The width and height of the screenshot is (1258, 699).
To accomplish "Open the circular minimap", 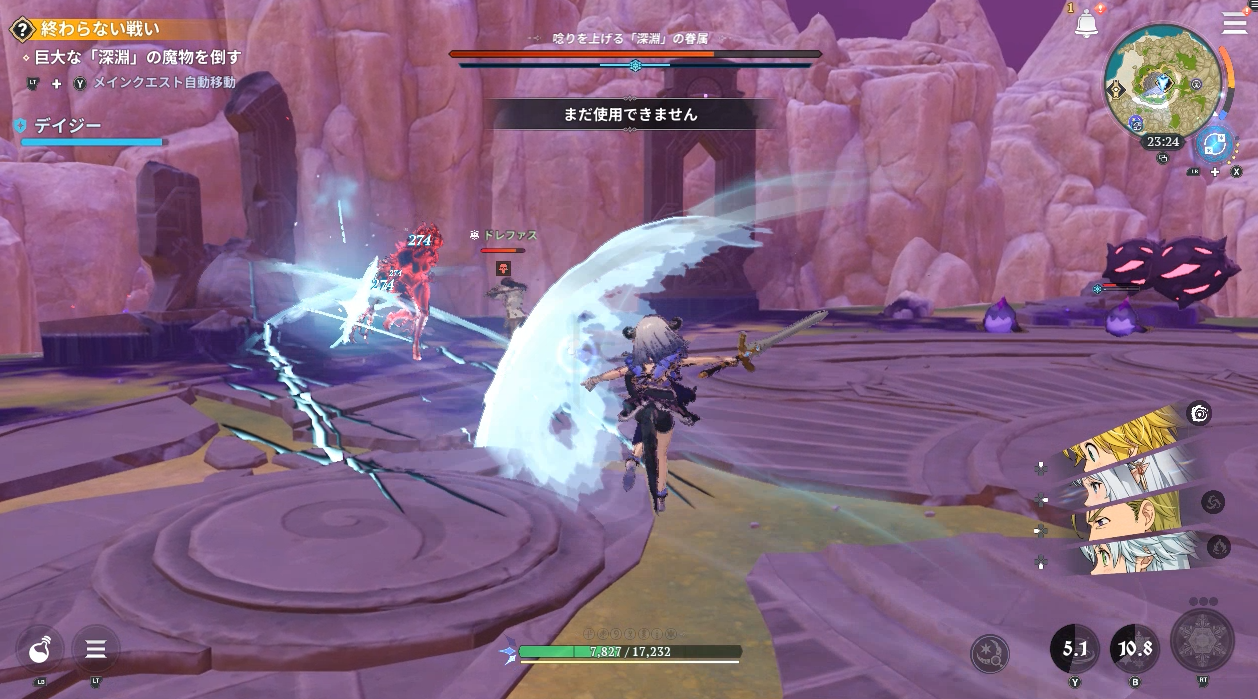I will click(x=1162, y=78).
